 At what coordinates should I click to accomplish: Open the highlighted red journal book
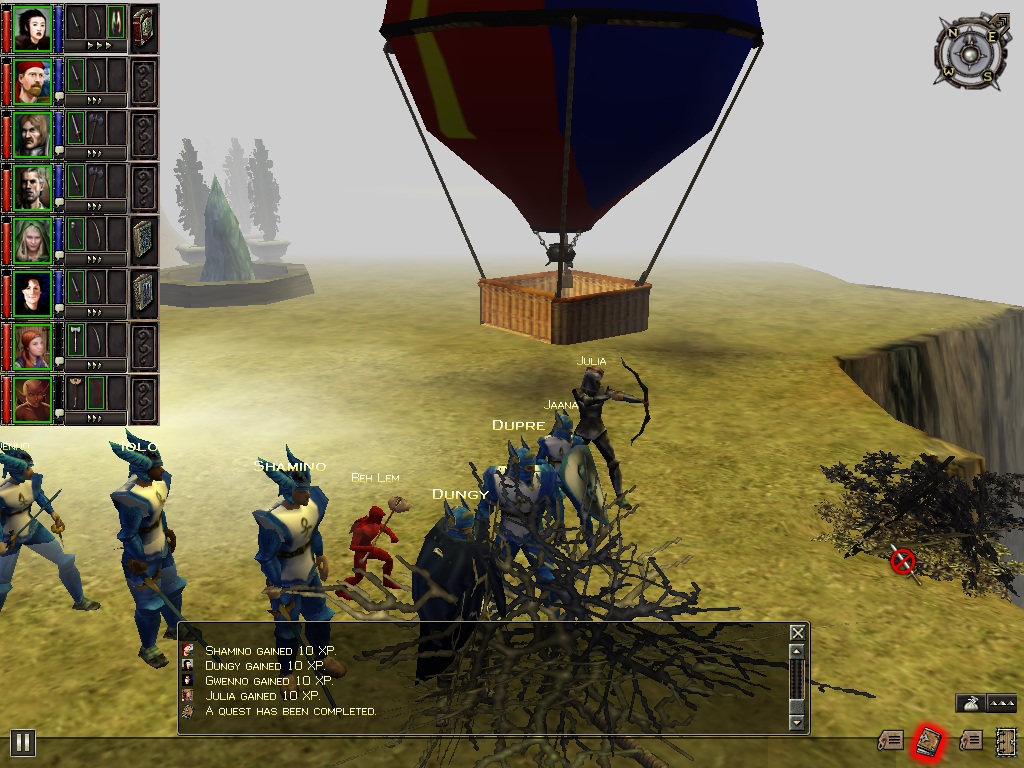point(929,741)
